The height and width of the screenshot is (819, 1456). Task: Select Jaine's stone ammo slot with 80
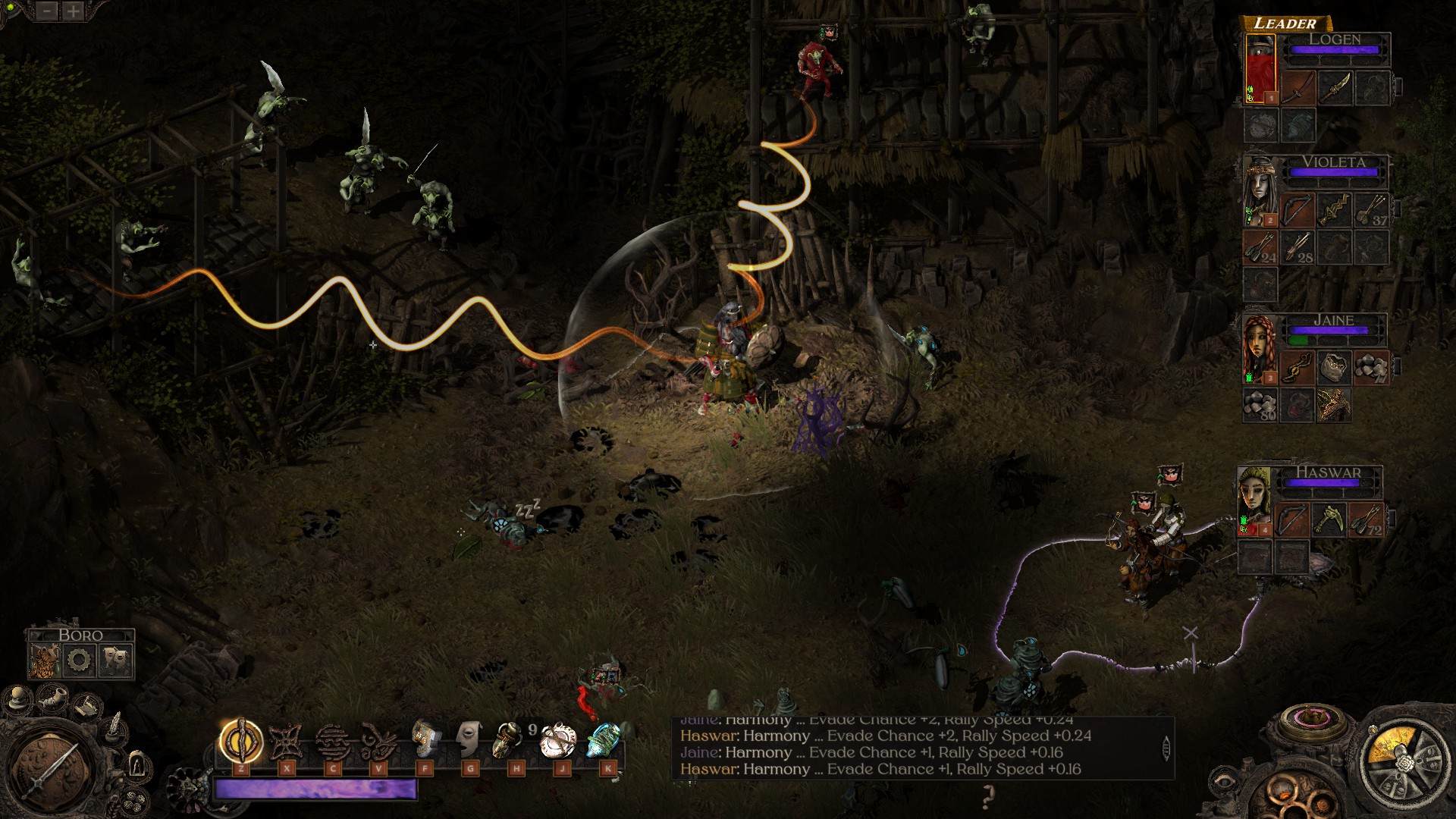click(1260, 404)
